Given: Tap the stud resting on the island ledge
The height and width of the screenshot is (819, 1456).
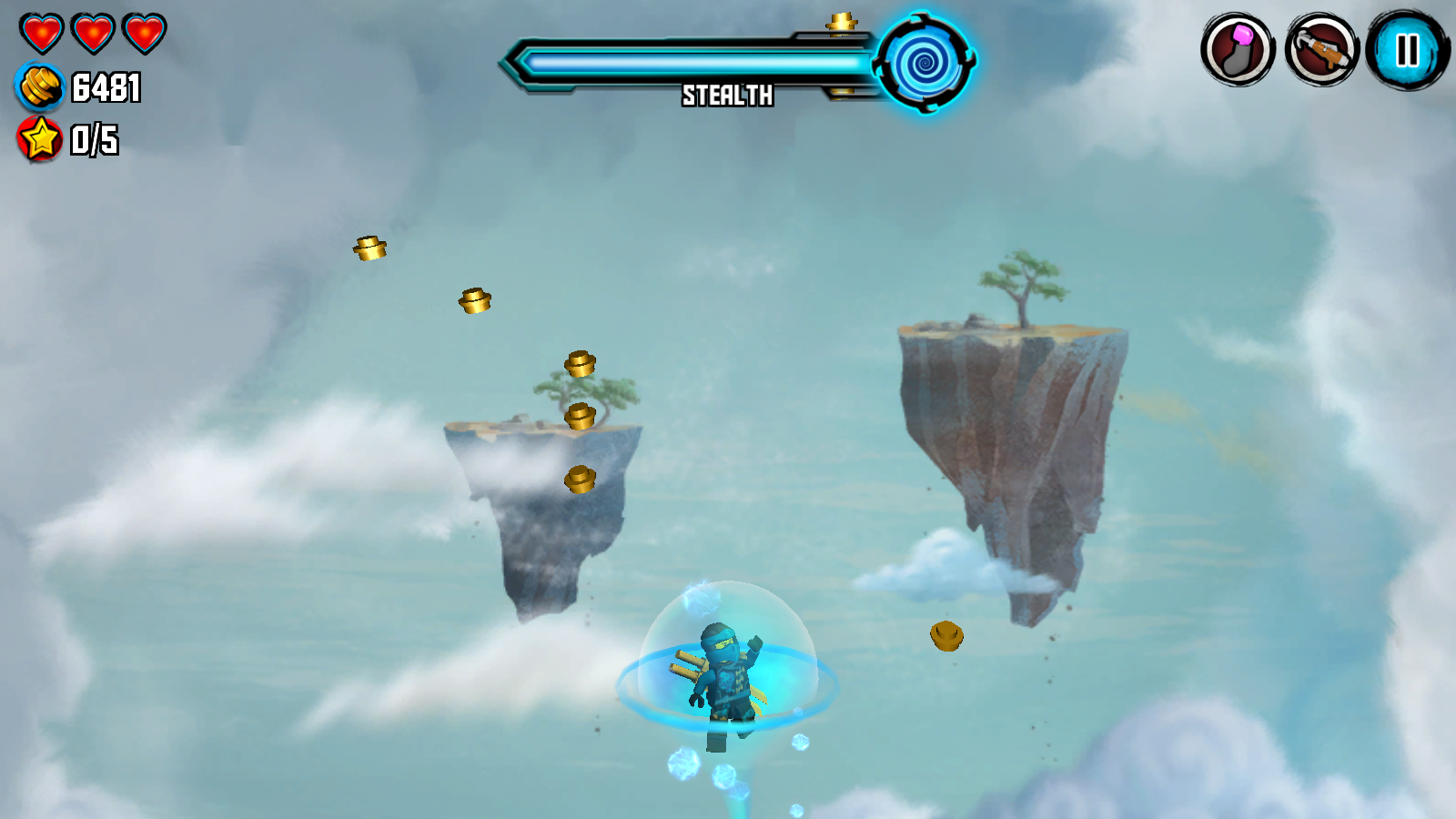Looking at the screenshot, I should [x=580, y=415].
